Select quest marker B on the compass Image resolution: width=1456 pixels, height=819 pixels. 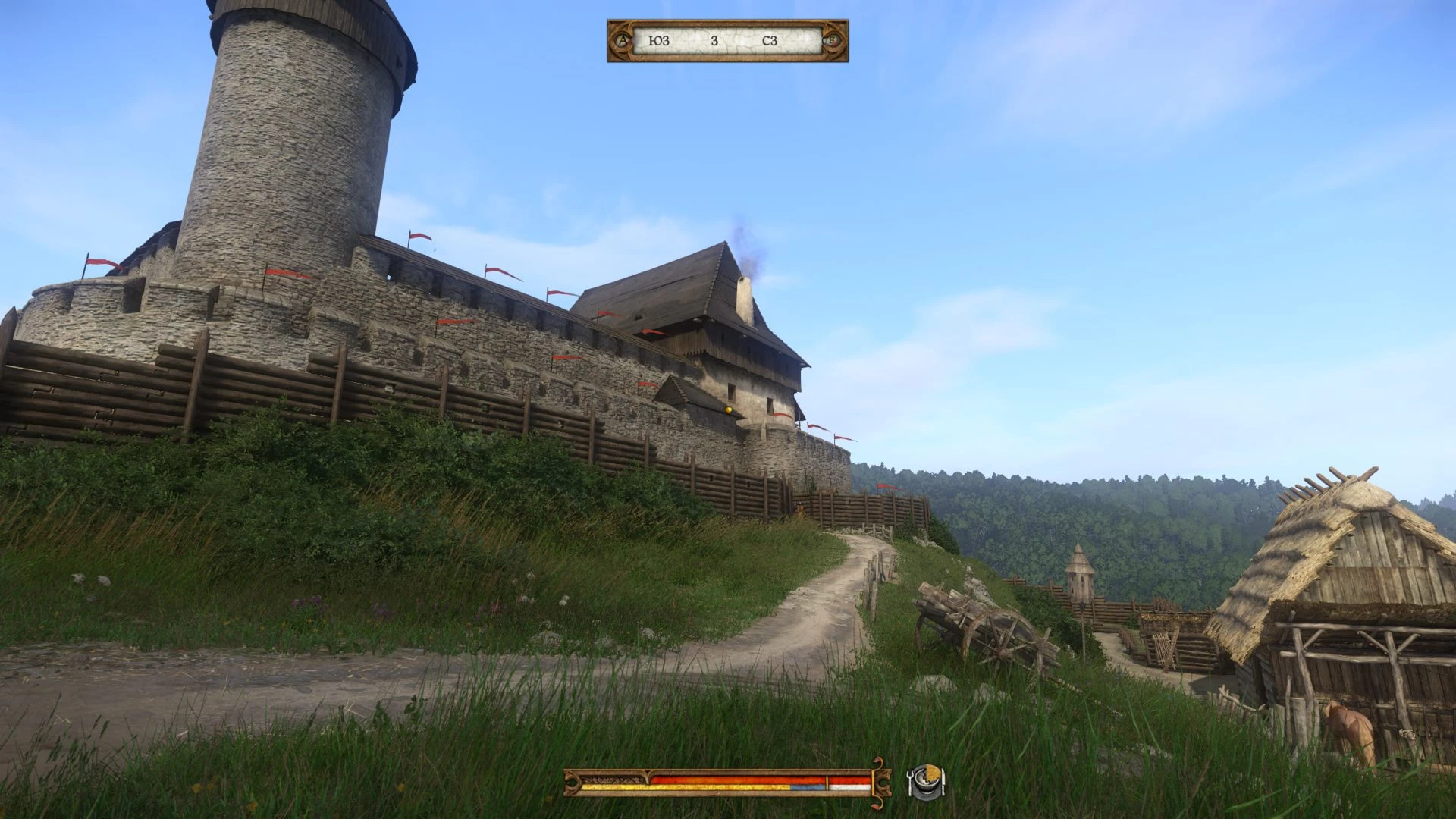tap(832, 41)
